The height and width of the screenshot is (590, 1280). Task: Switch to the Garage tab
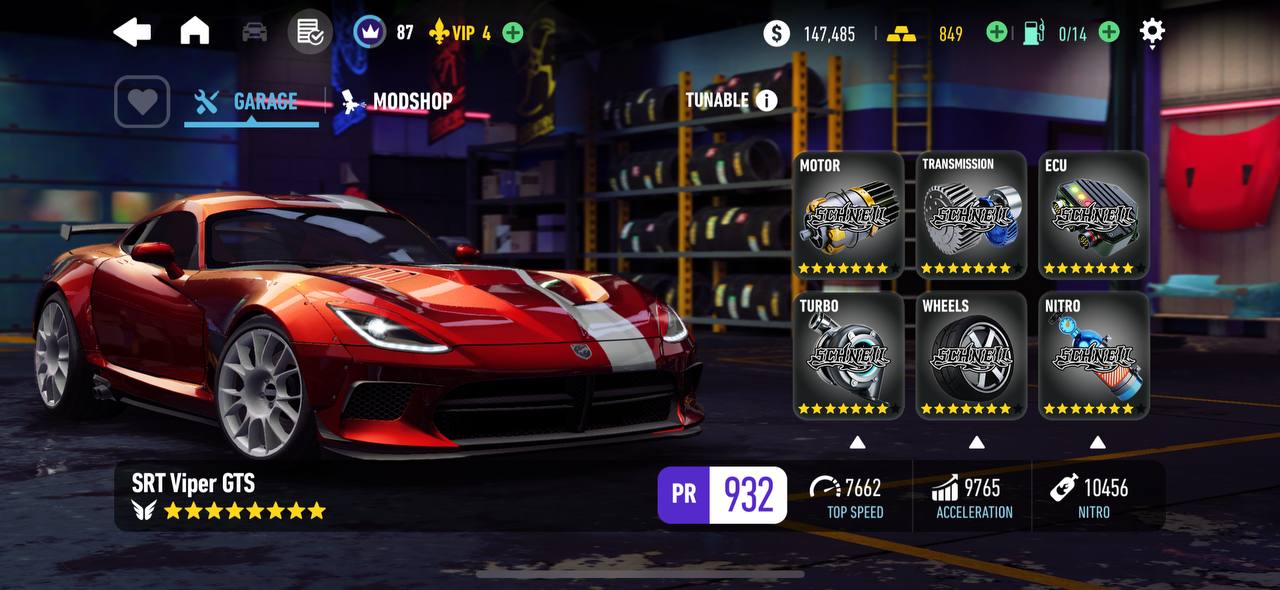[251, 101]
